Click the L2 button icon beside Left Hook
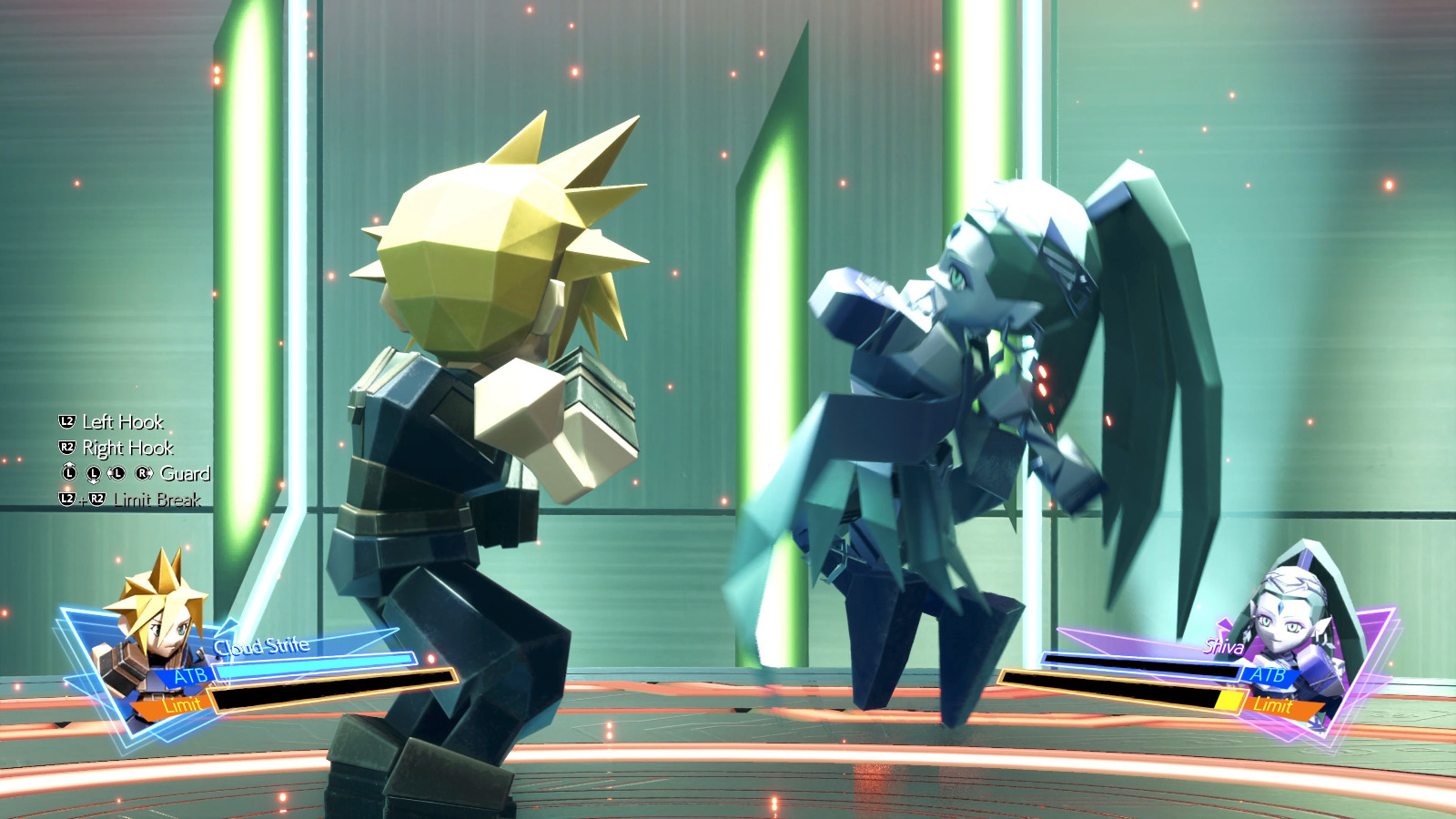Image resolution: width=1456 pixels, height=819 pixels. point(66,422)
